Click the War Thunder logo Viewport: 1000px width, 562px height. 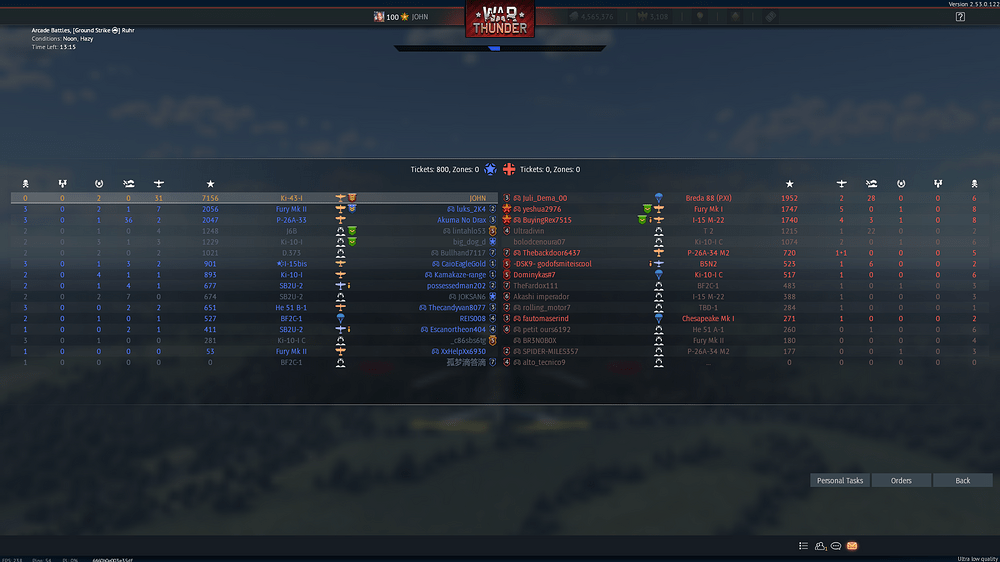[500, 20]
